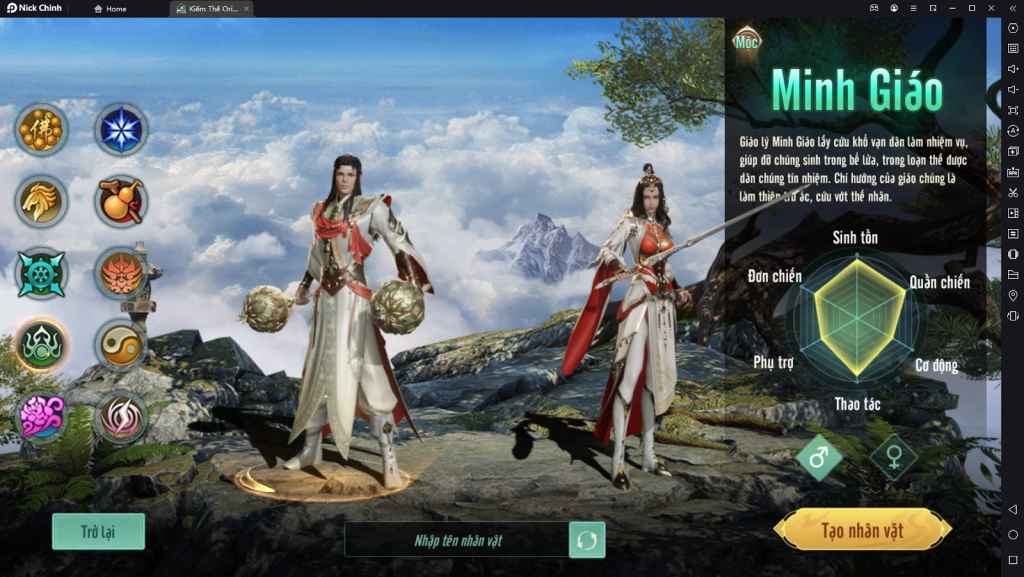Select the pink flower faction icon

coord(41,416)
